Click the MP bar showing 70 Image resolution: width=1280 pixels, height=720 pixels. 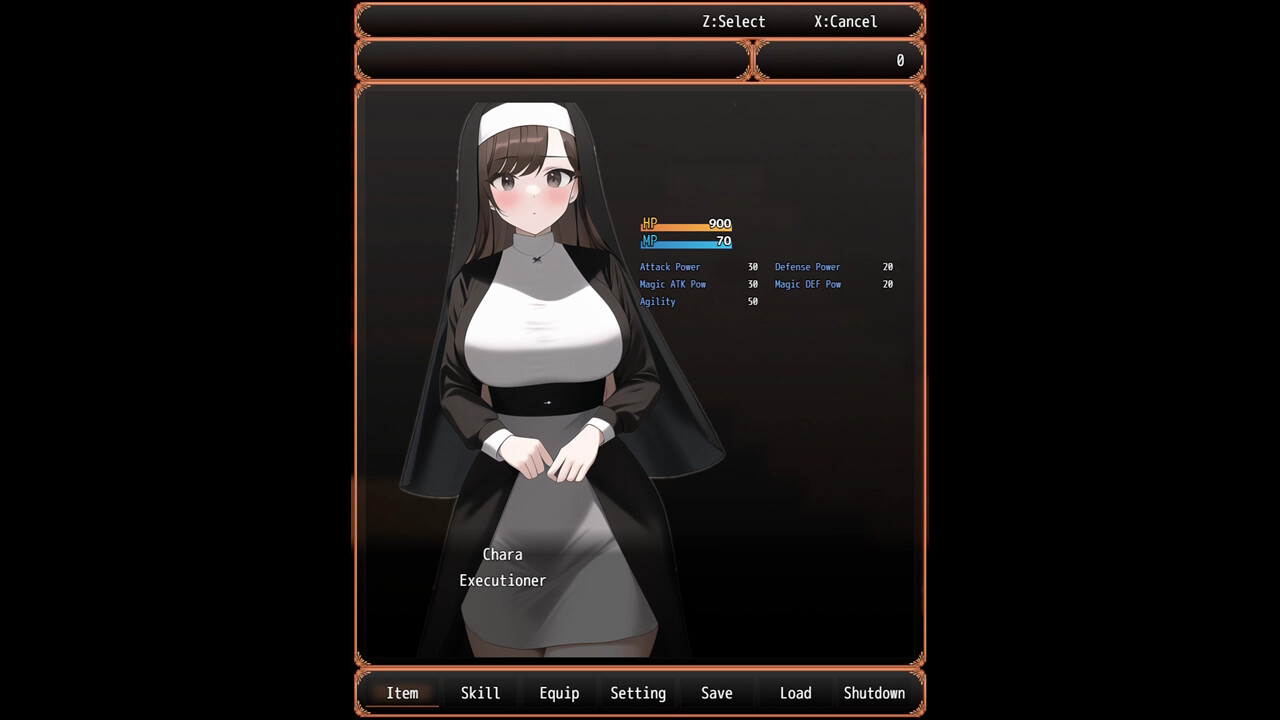(686, 241)
